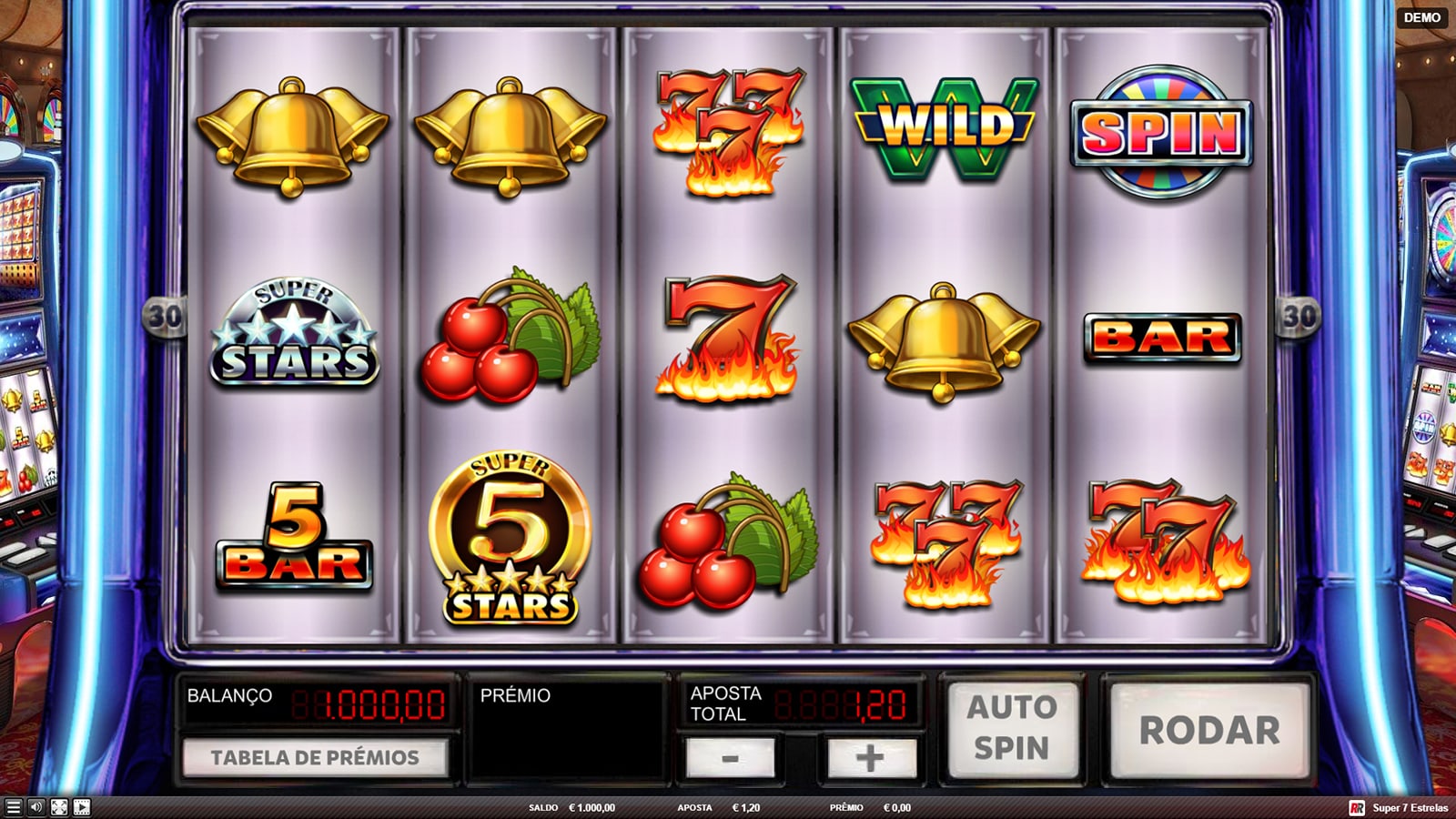
Task: Decrease total bet with the minus button
Action: [730, 757]
